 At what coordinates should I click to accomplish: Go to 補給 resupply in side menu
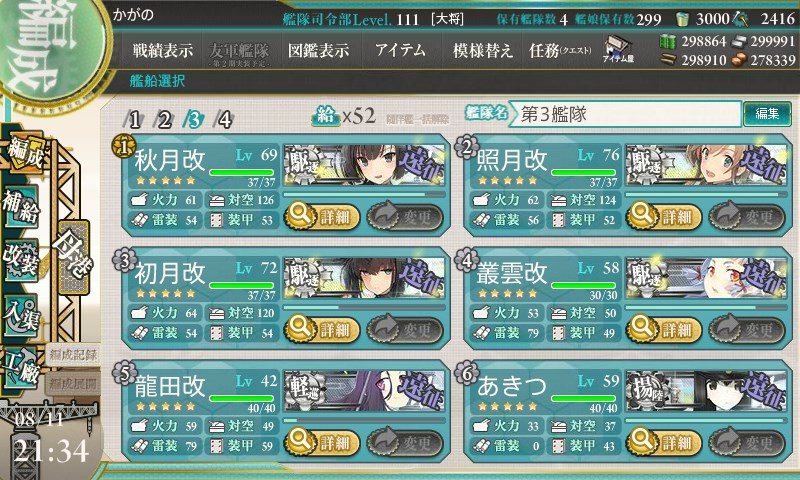coord(24,202)
